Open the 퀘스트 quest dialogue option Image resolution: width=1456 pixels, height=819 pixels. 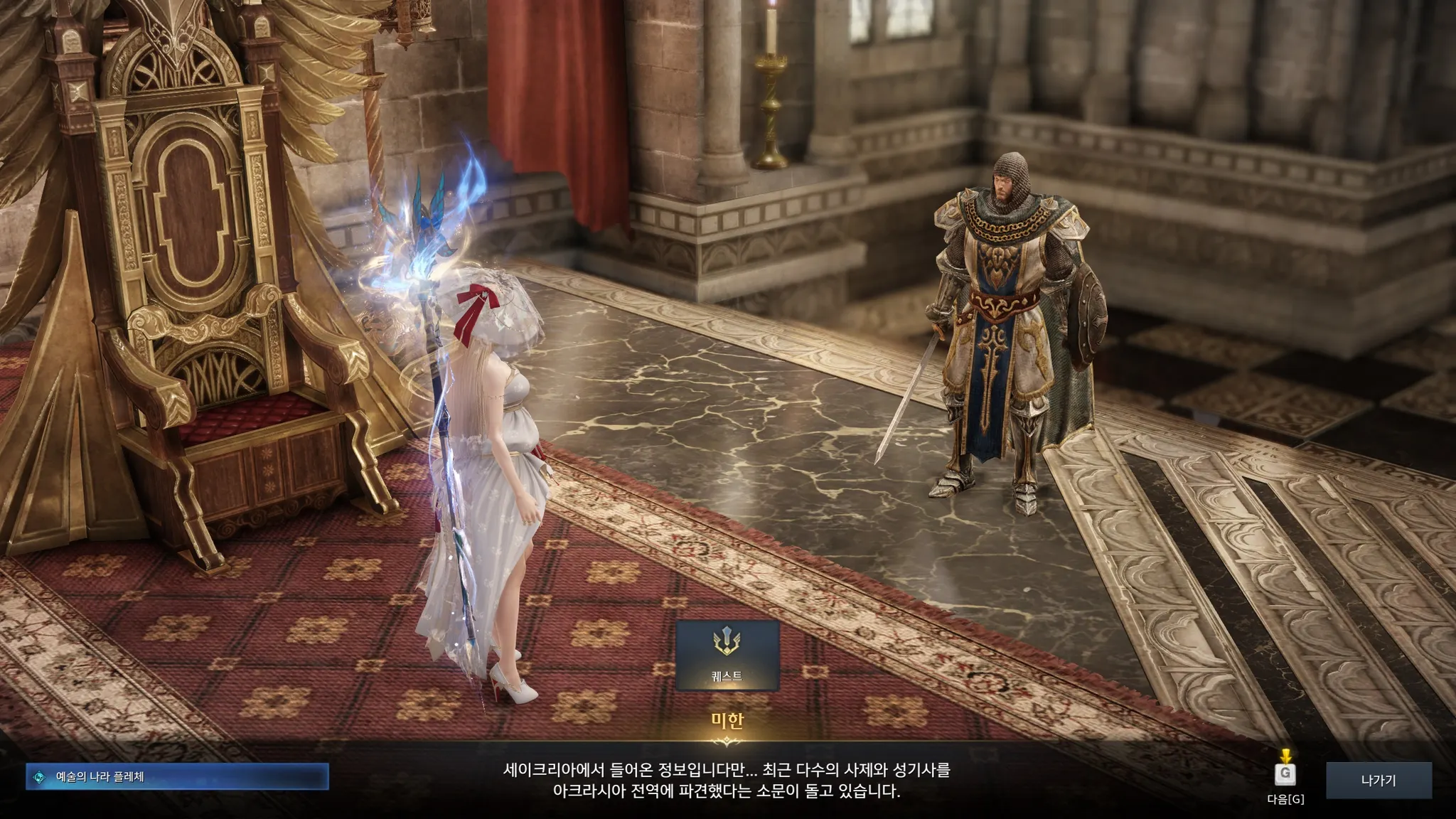tap(727, 655)
